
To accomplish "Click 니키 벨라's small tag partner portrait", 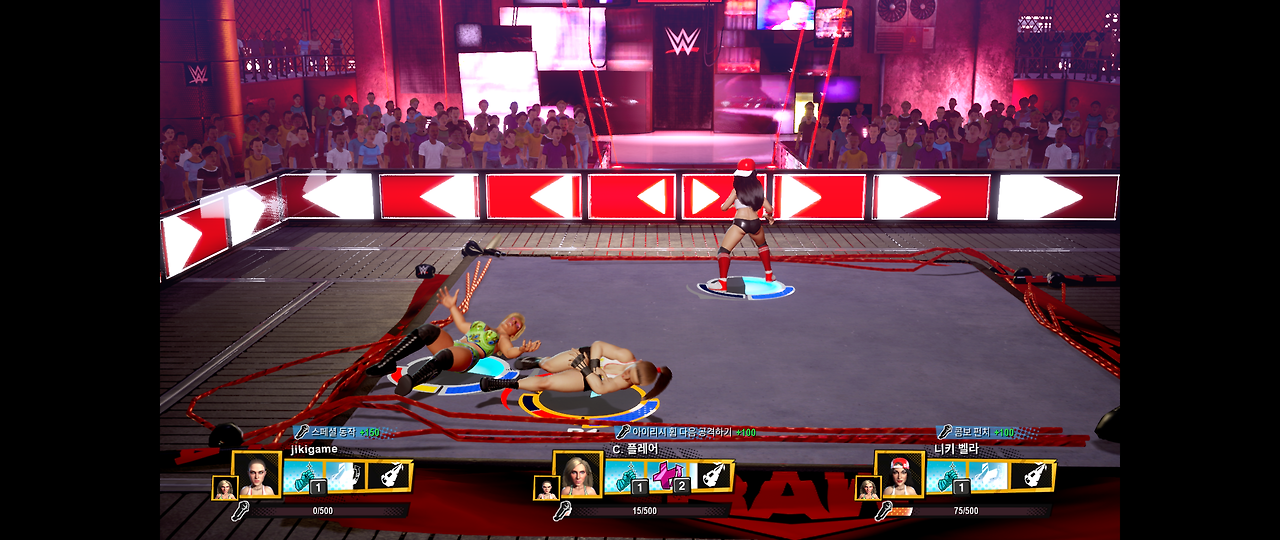I will [x=868, y=488].
